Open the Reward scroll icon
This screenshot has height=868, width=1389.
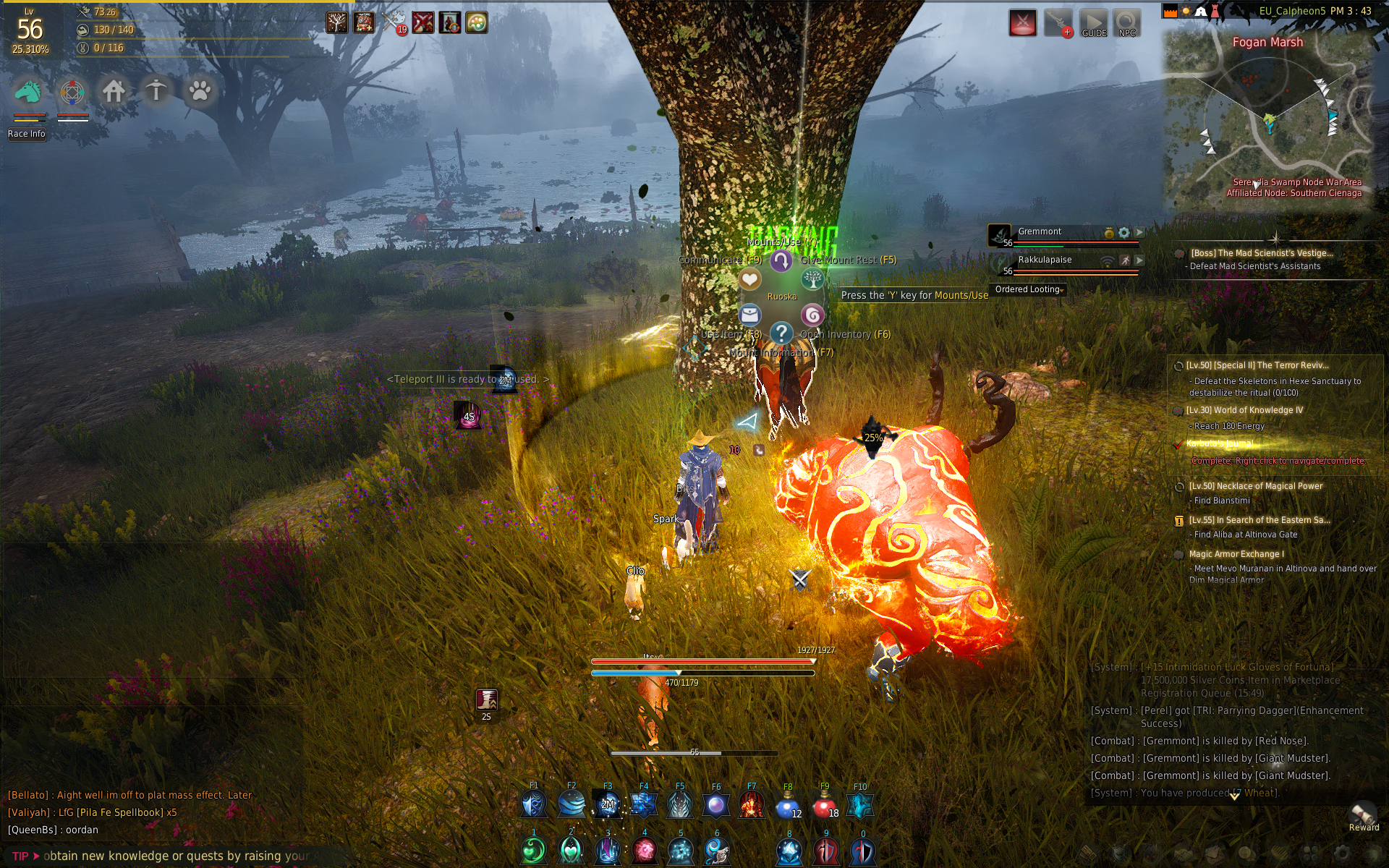[1363, 814]
